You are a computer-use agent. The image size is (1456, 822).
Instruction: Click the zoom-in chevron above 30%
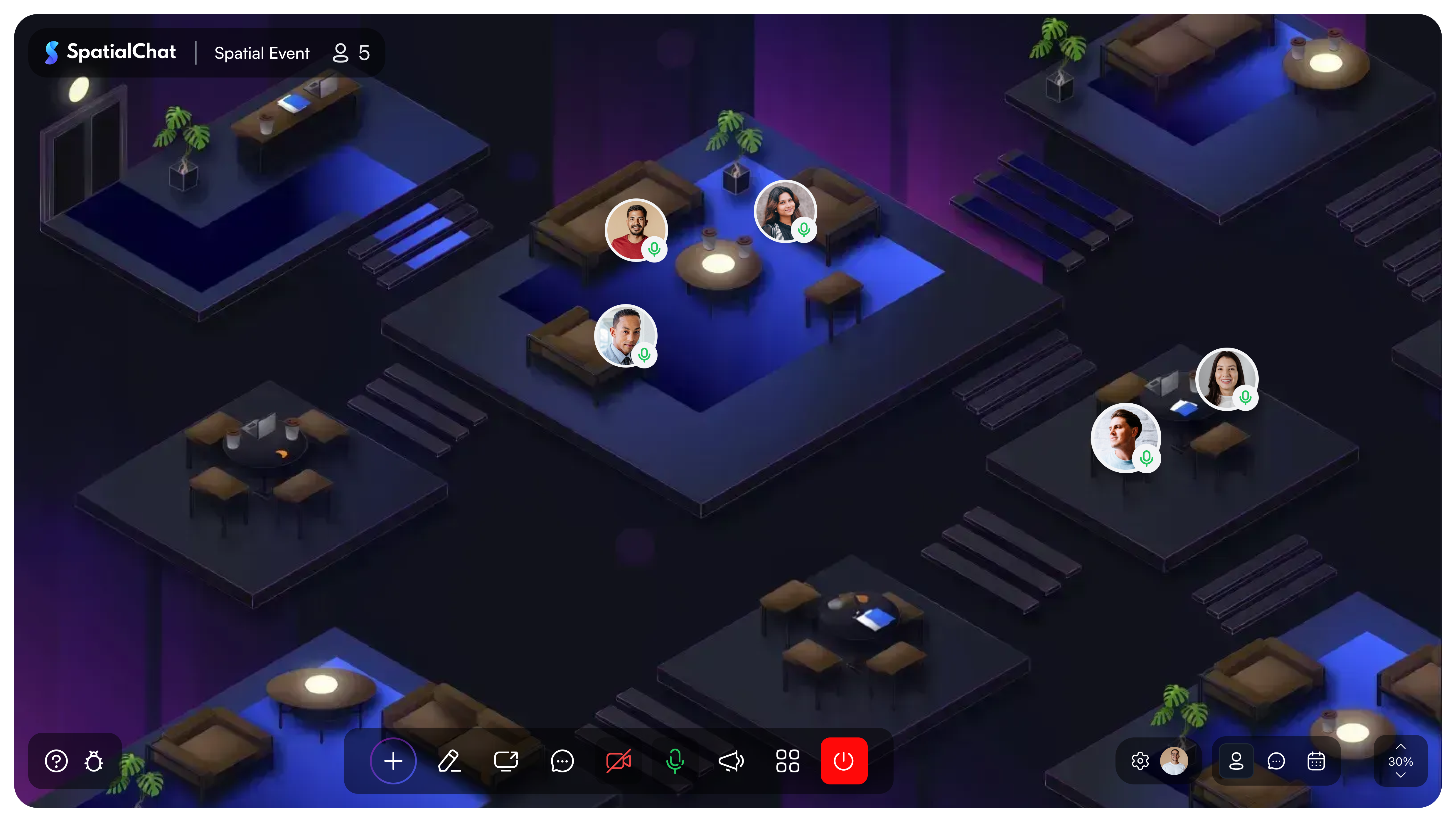tap(1401, 746)
